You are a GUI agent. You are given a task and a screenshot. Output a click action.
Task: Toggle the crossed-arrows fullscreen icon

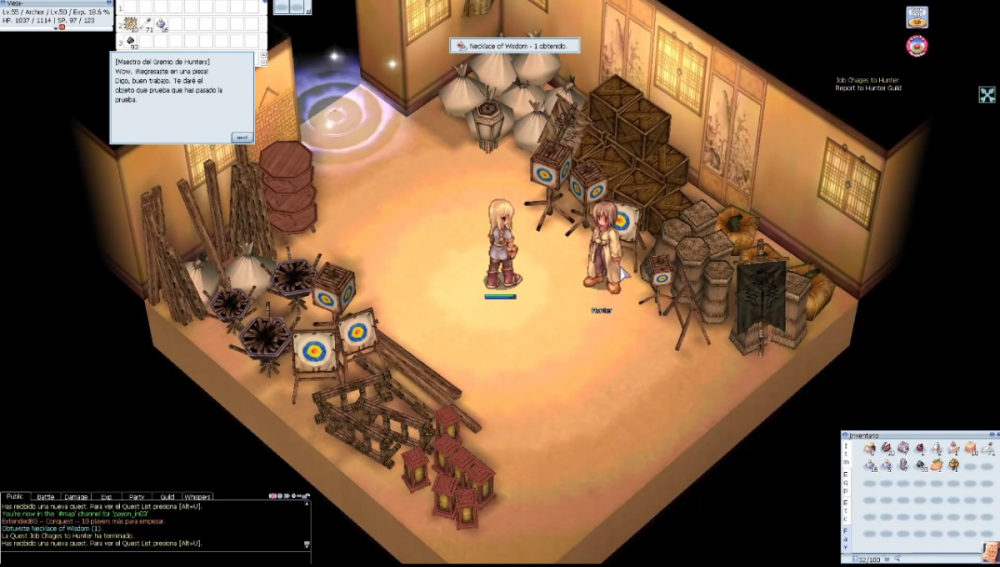987,95
